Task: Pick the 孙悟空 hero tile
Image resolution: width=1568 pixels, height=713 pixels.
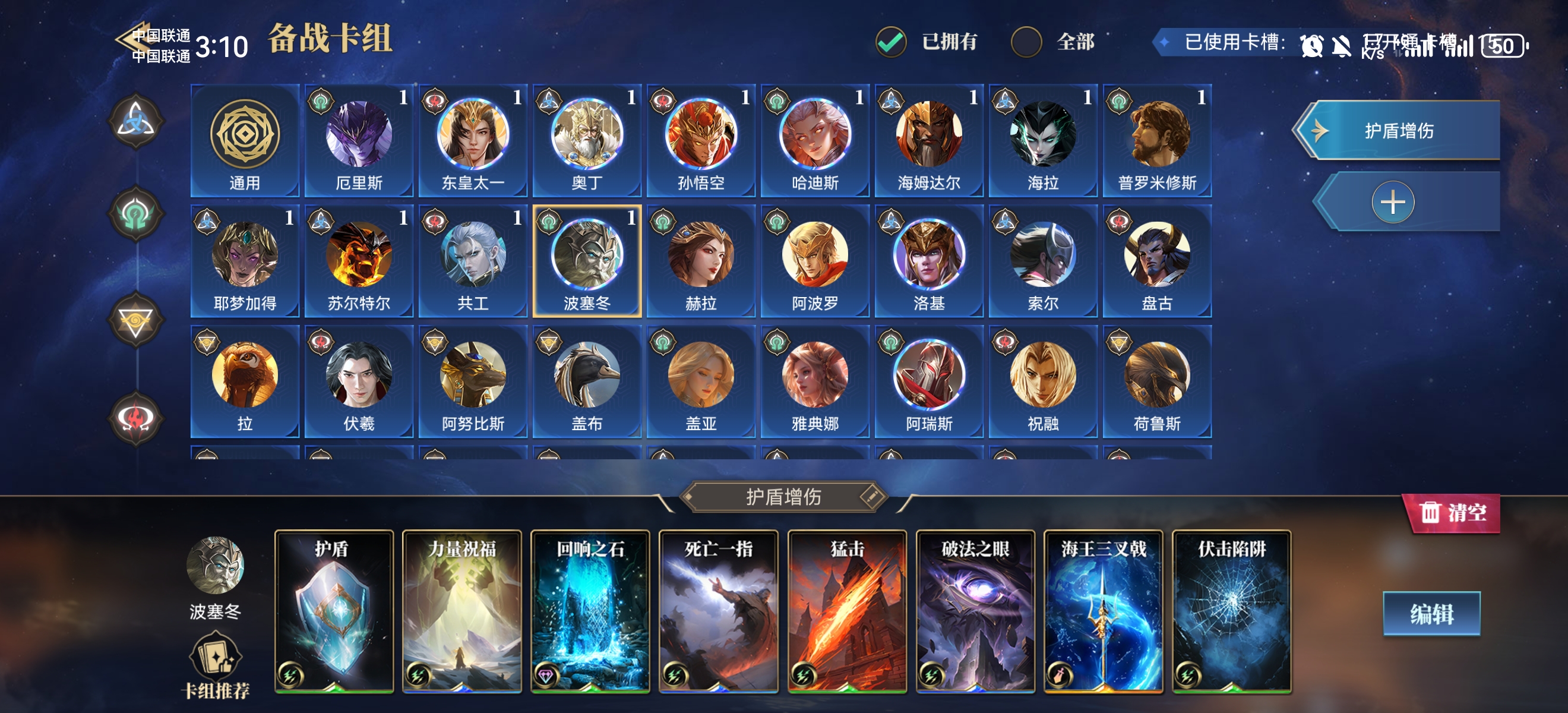Action: 701,141
